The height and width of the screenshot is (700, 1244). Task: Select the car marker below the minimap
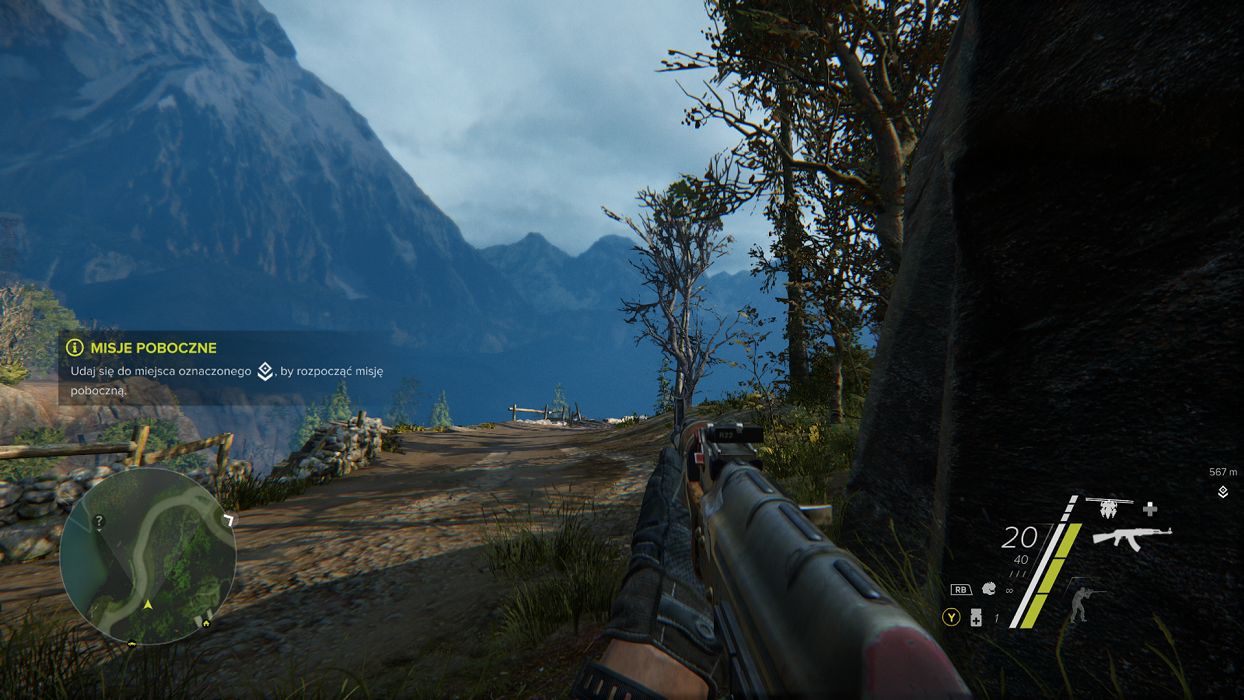(x=132, y=642)
